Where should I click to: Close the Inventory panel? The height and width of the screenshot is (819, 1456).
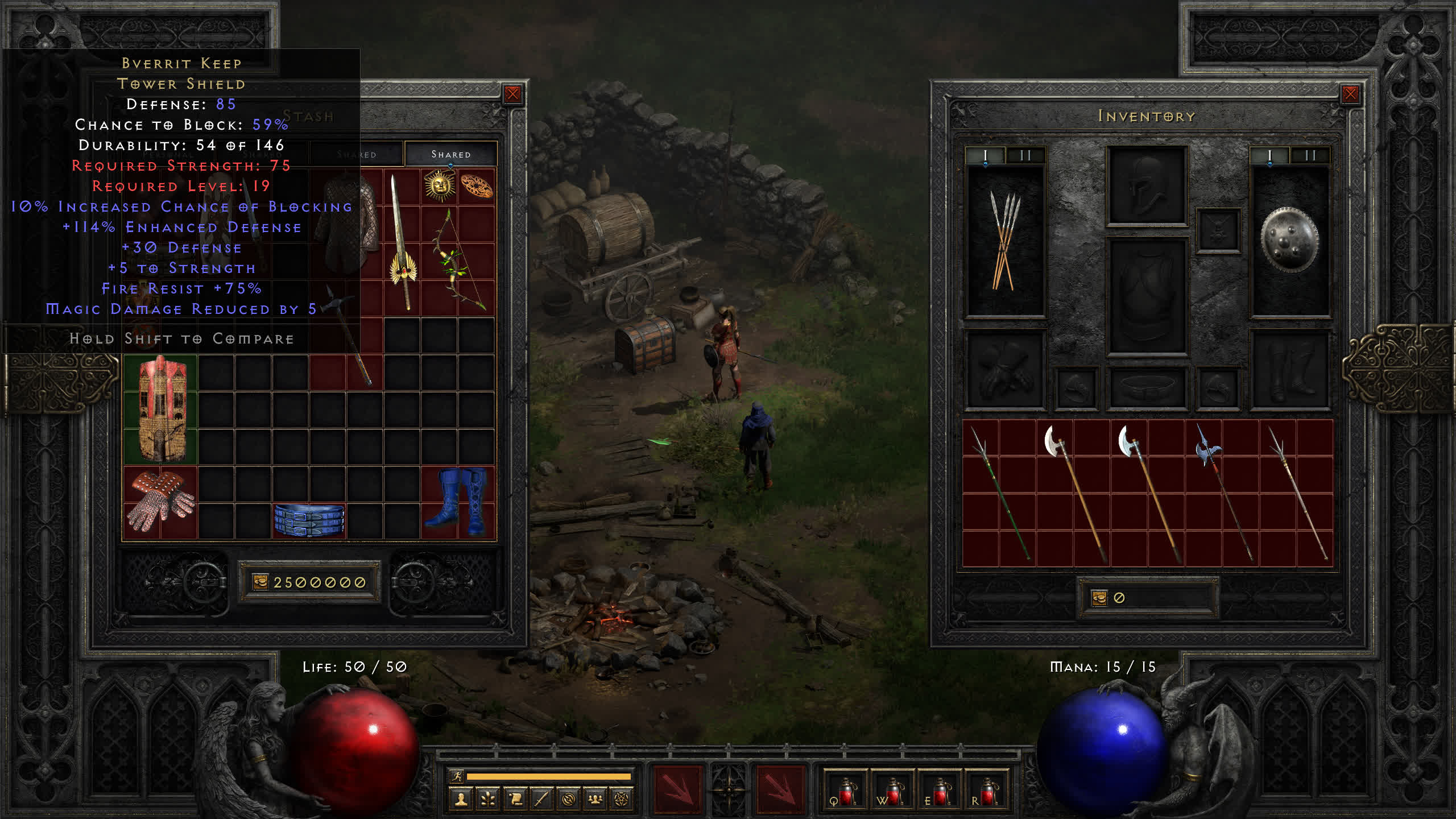pyautogui.click(x=1350, y=94)
